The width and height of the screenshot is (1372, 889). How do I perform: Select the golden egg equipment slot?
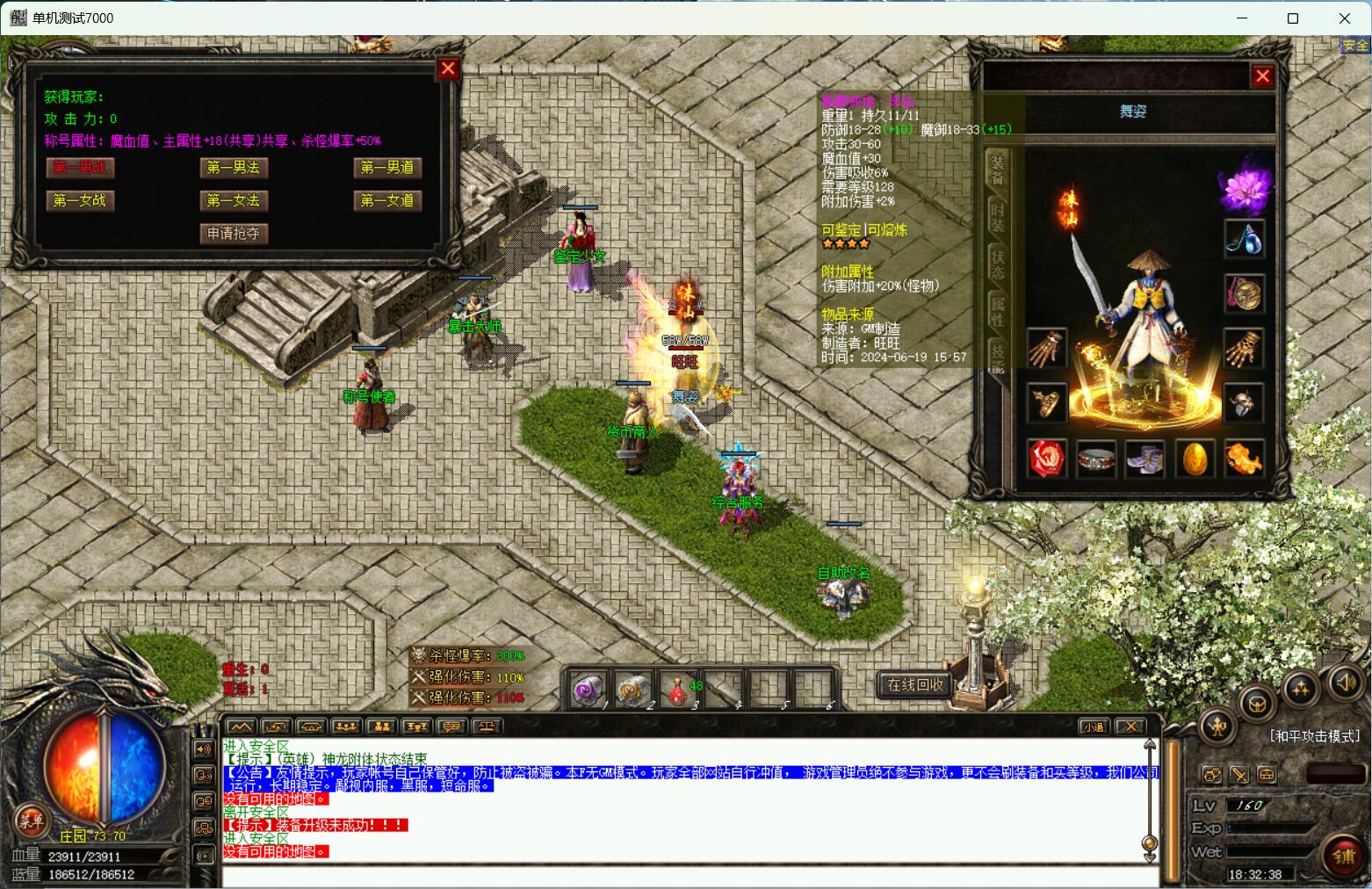pos(1195,459)
